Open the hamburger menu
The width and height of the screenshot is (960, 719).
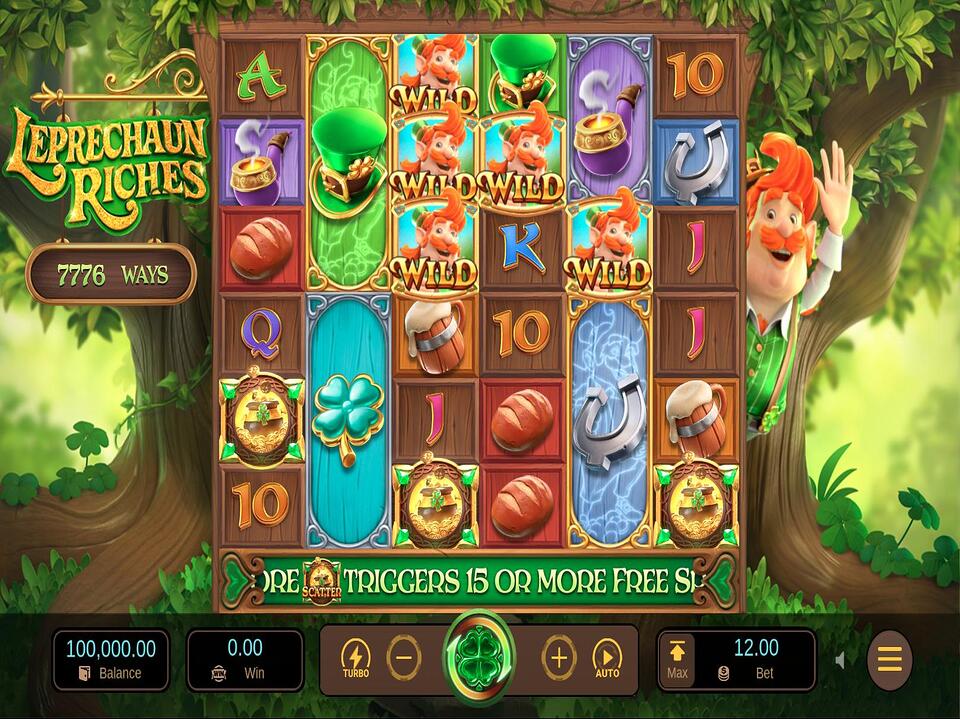pyautogui.click(x=889, y=660)
